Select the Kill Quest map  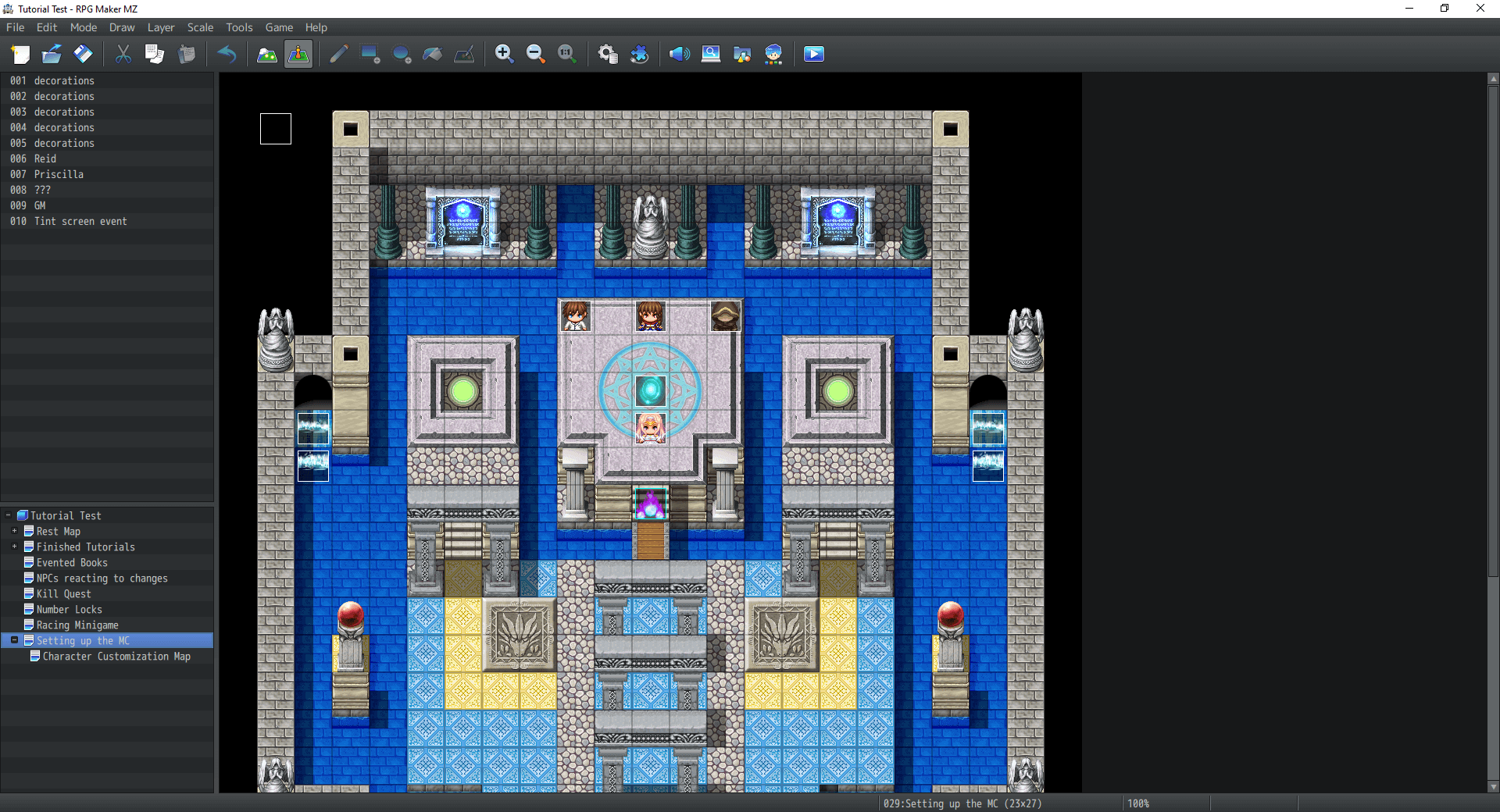(63, 594)
